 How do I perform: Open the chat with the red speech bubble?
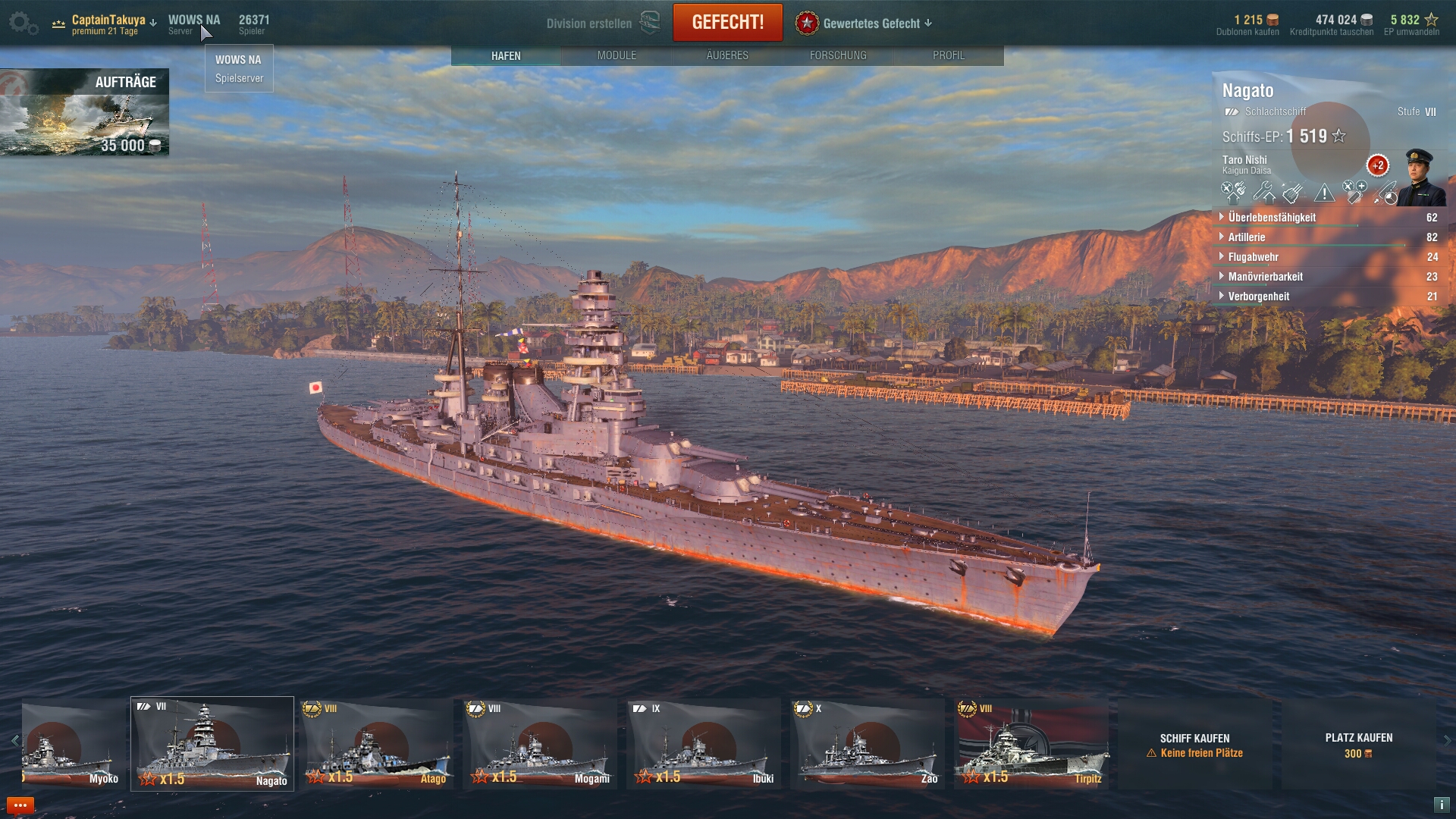click(20, 805)
